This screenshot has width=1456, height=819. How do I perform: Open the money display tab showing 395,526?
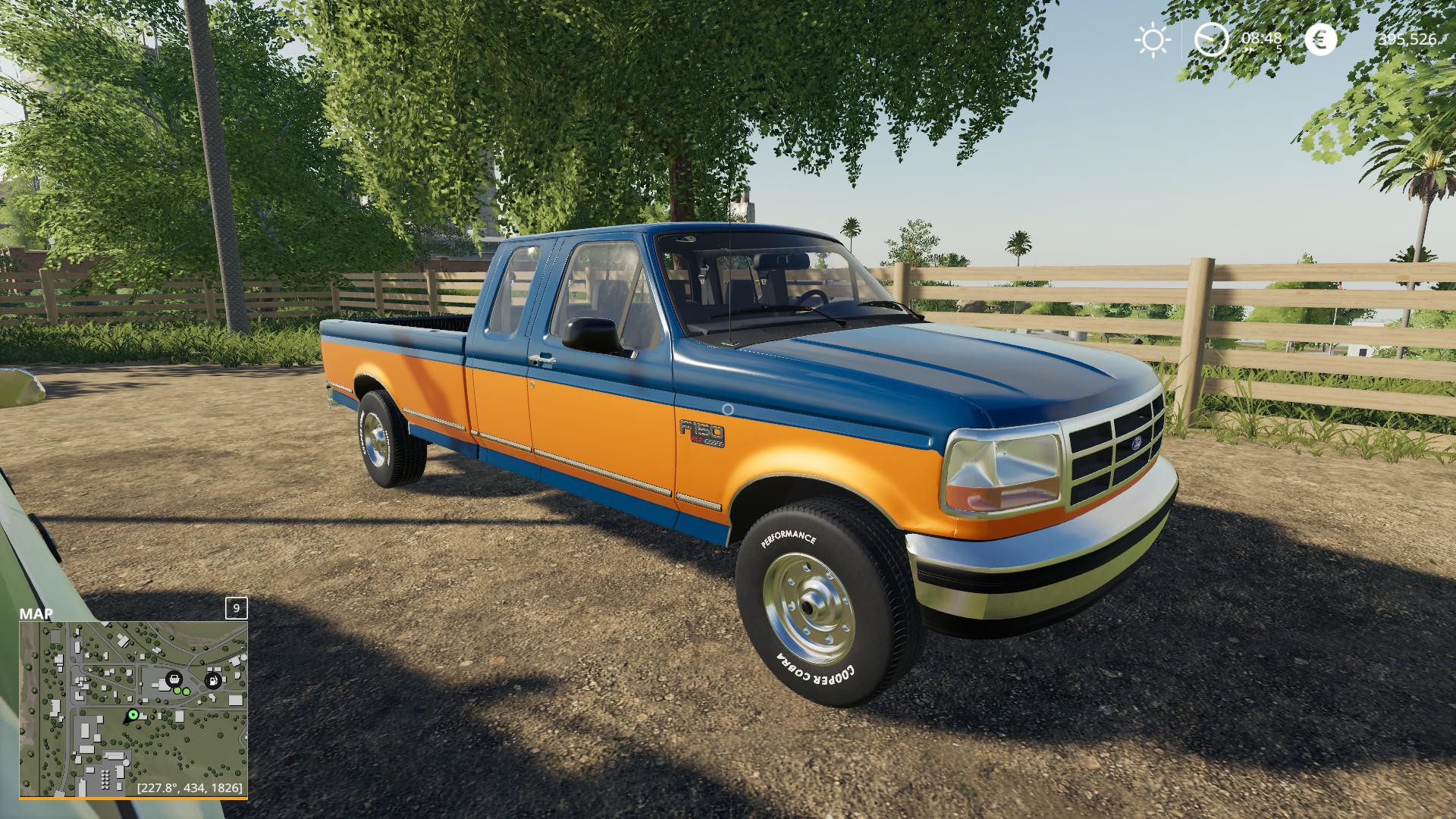coord(1407,39)
